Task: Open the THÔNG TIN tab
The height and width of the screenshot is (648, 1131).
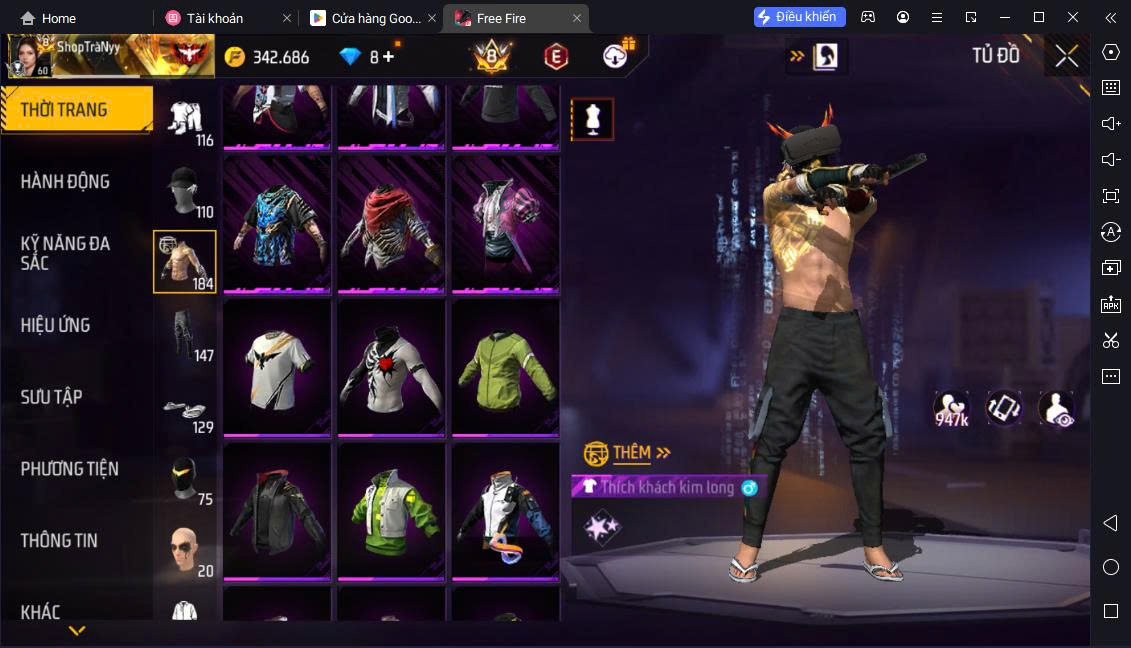Action: [60, 541]
